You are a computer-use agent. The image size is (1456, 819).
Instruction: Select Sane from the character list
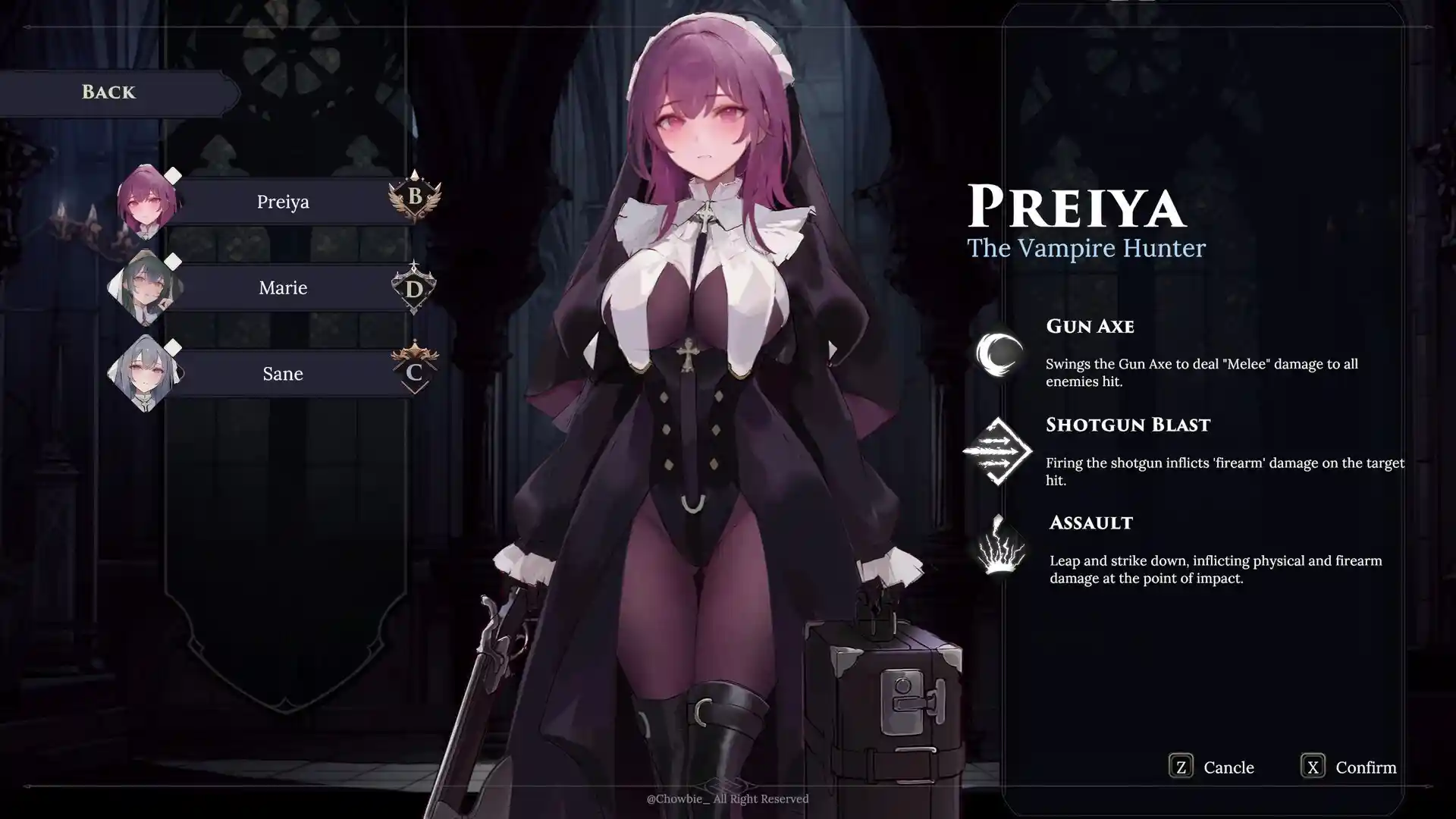tap(282, 373)
